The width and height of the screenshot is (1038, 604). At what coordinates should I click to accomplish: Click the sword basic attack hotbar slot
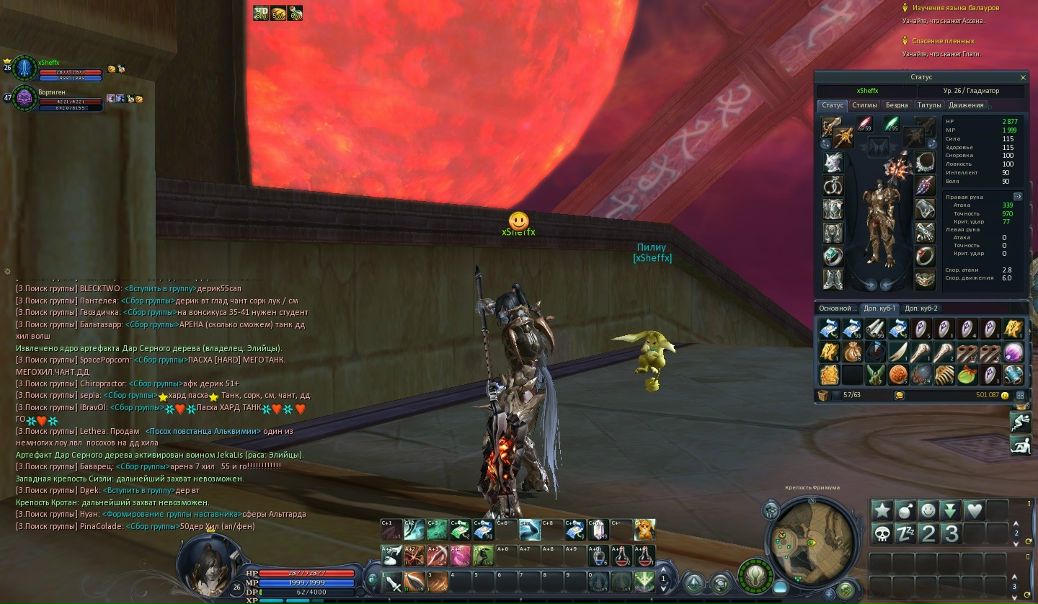click(393, 580)
